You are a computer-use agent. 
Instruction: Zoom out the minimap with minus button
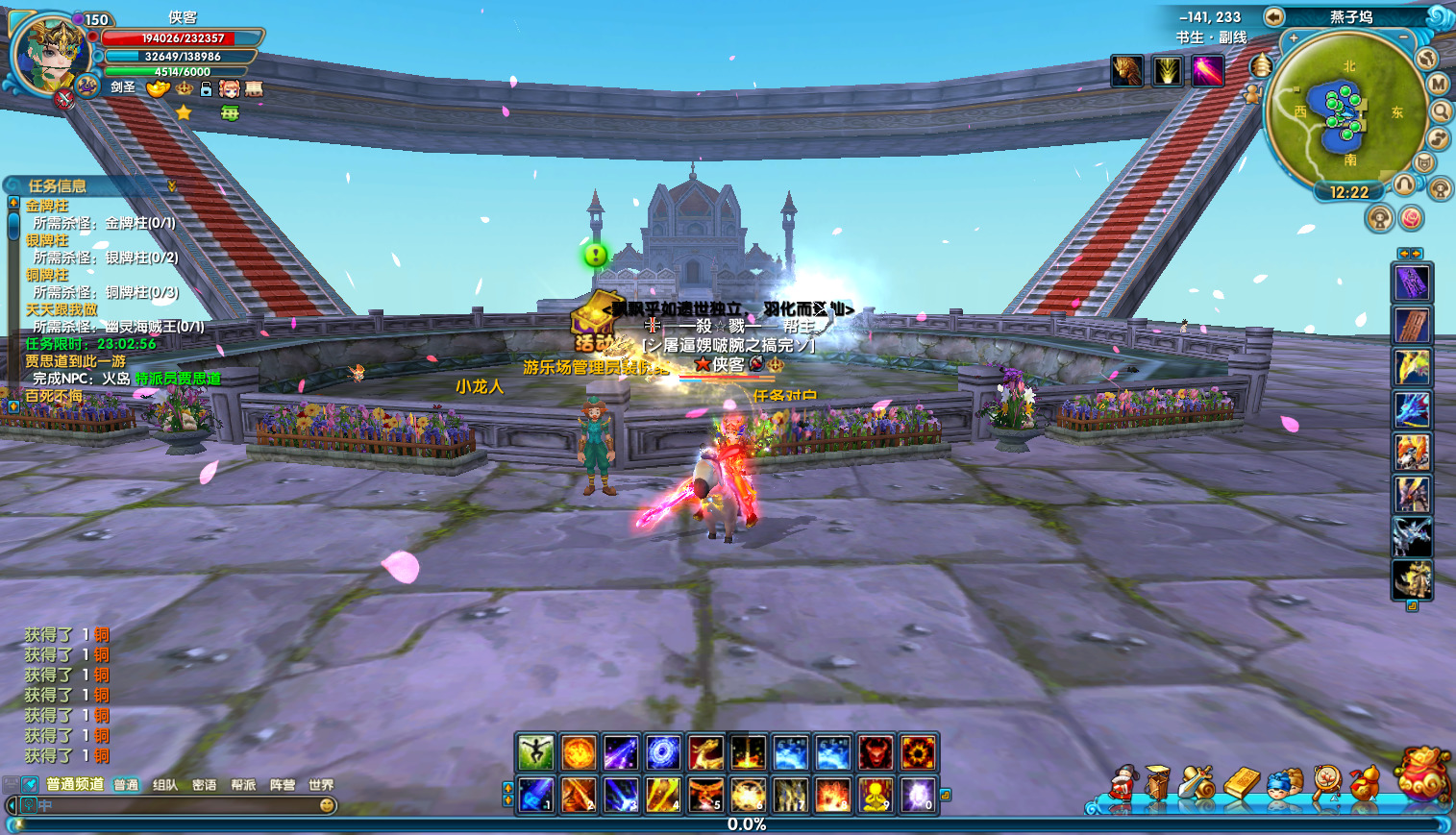1403,38
